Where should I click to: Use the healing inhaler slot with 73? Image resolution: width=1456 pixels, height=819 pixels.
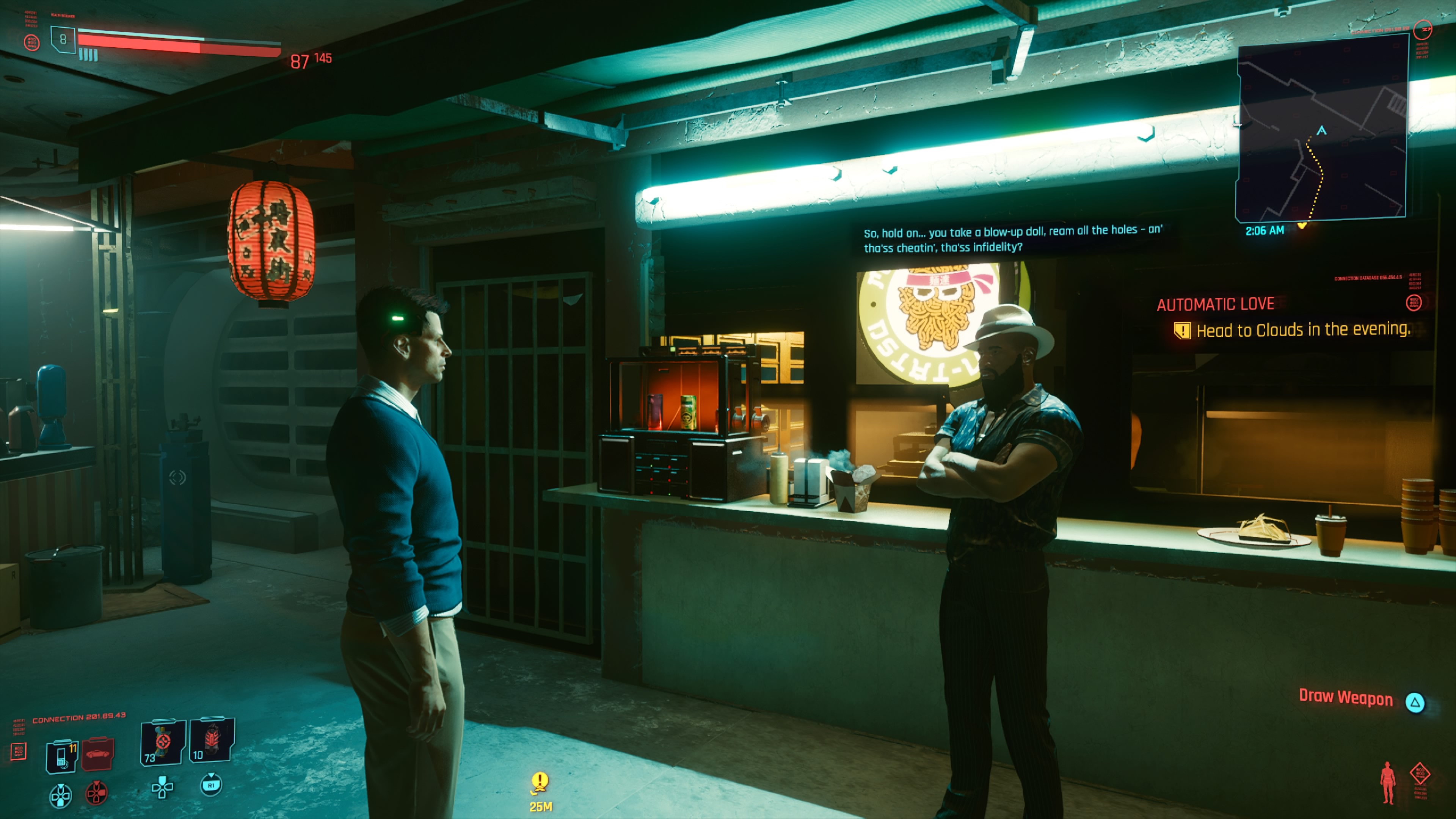[x=163, y=742]
